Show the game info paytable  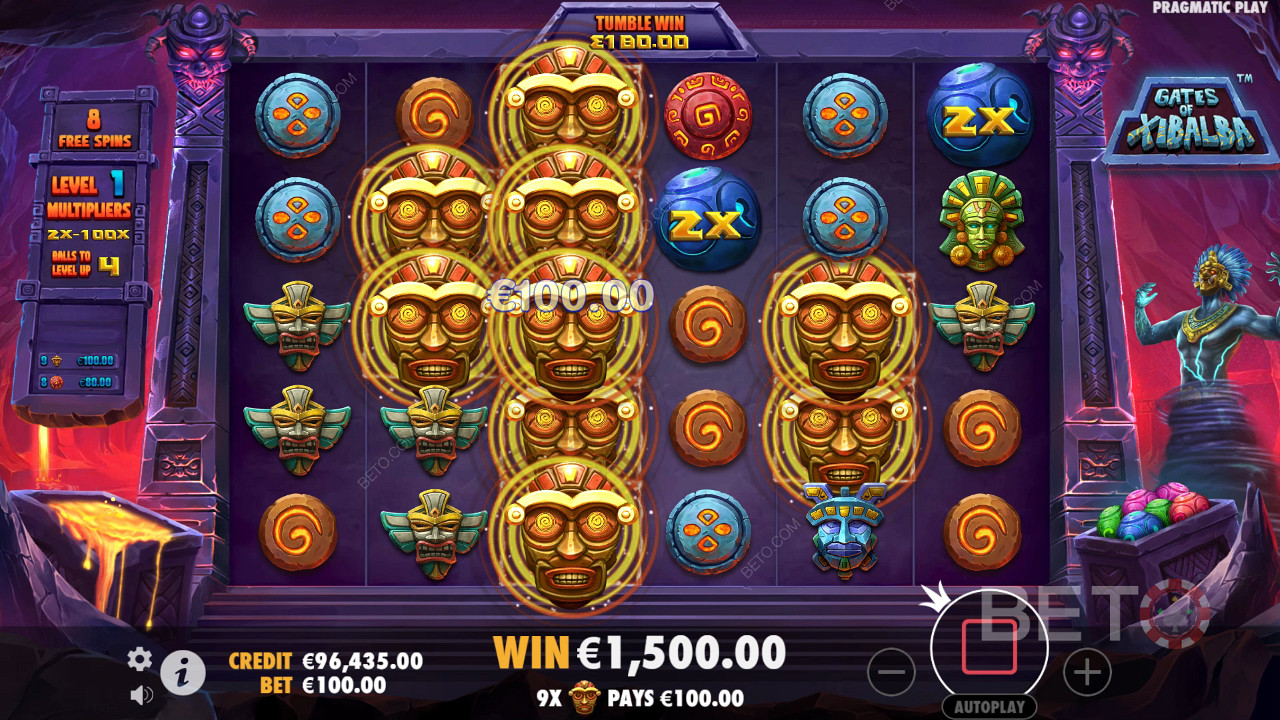182,674
